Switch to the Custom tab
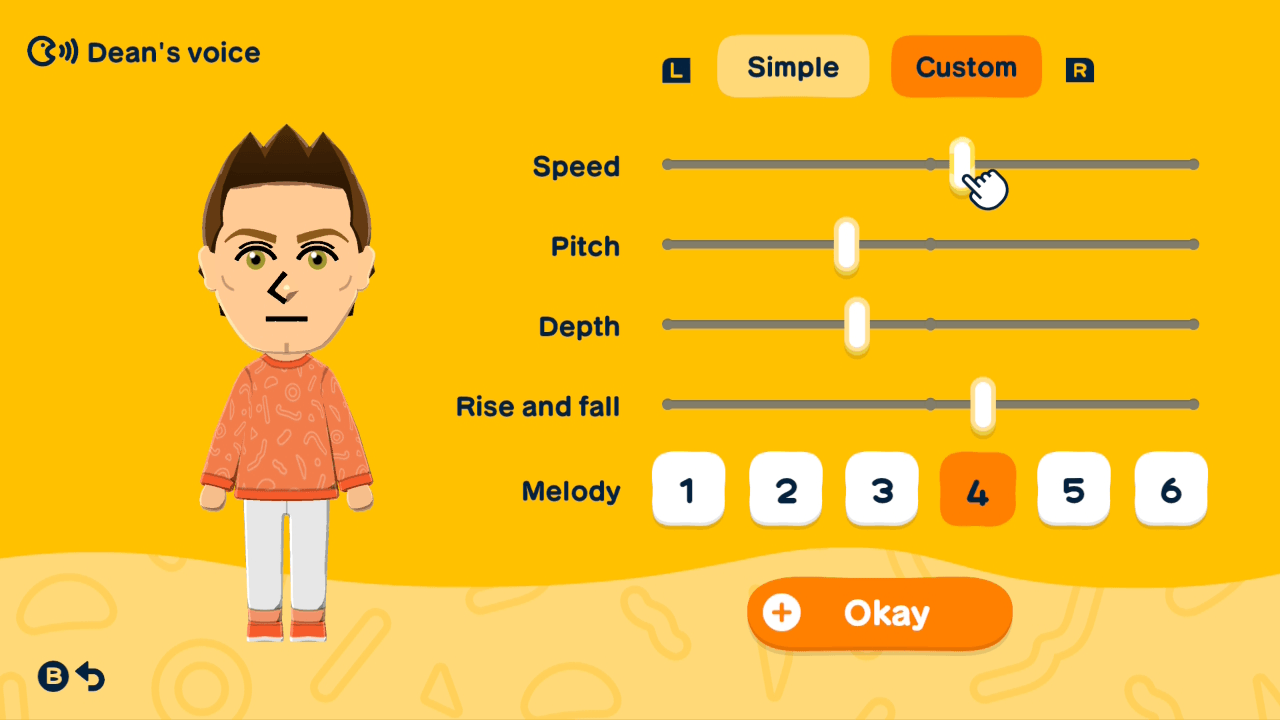1280x720 pixels. coord(965,66)
